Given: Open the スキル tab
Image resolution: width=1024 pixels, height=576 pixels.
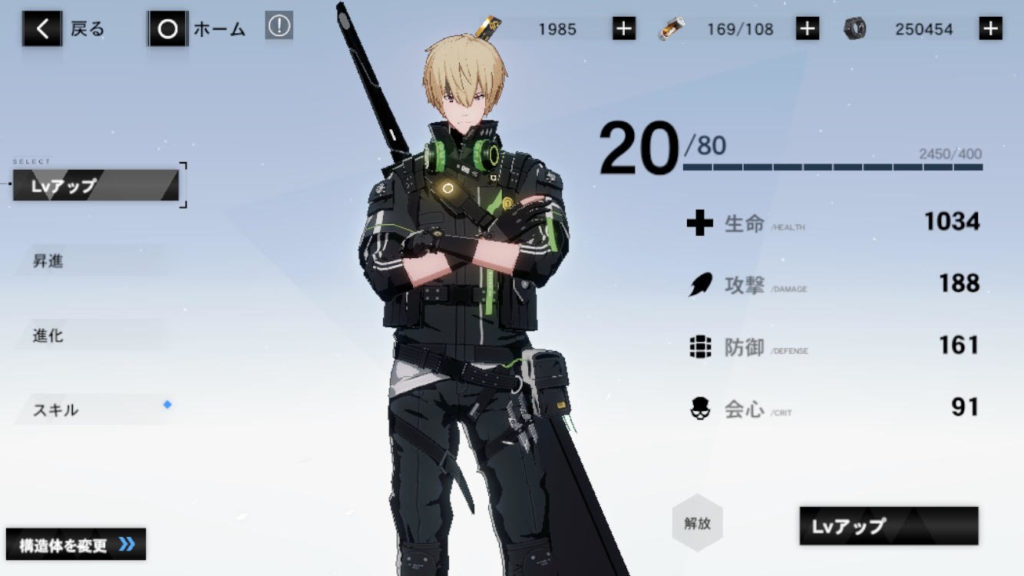Looking at the screenshot, I should coord(90,409).
